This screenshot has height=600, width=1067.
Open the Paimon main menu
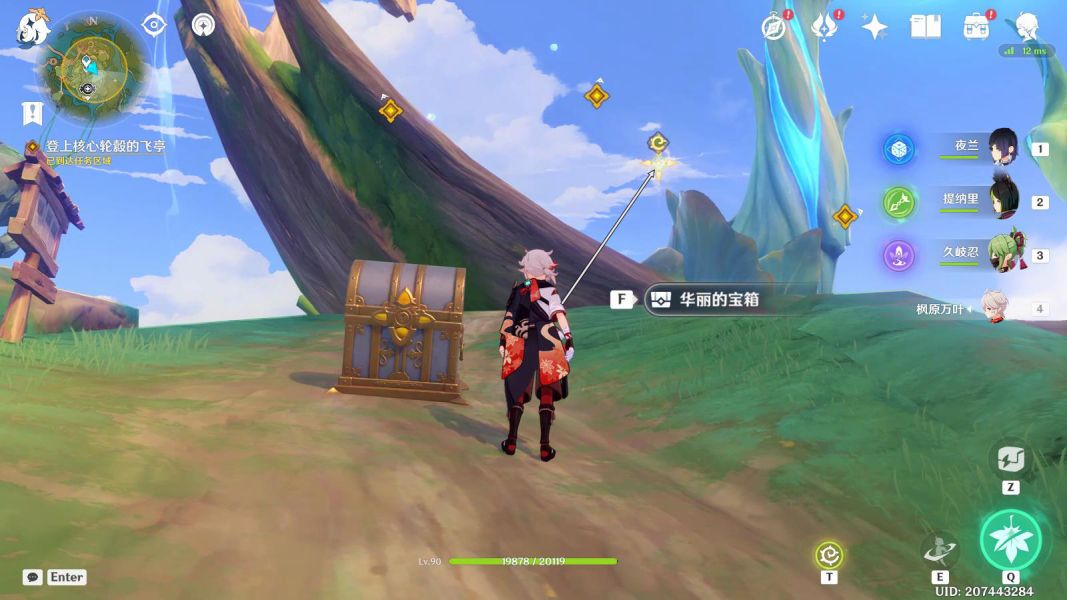coord(32,28)
